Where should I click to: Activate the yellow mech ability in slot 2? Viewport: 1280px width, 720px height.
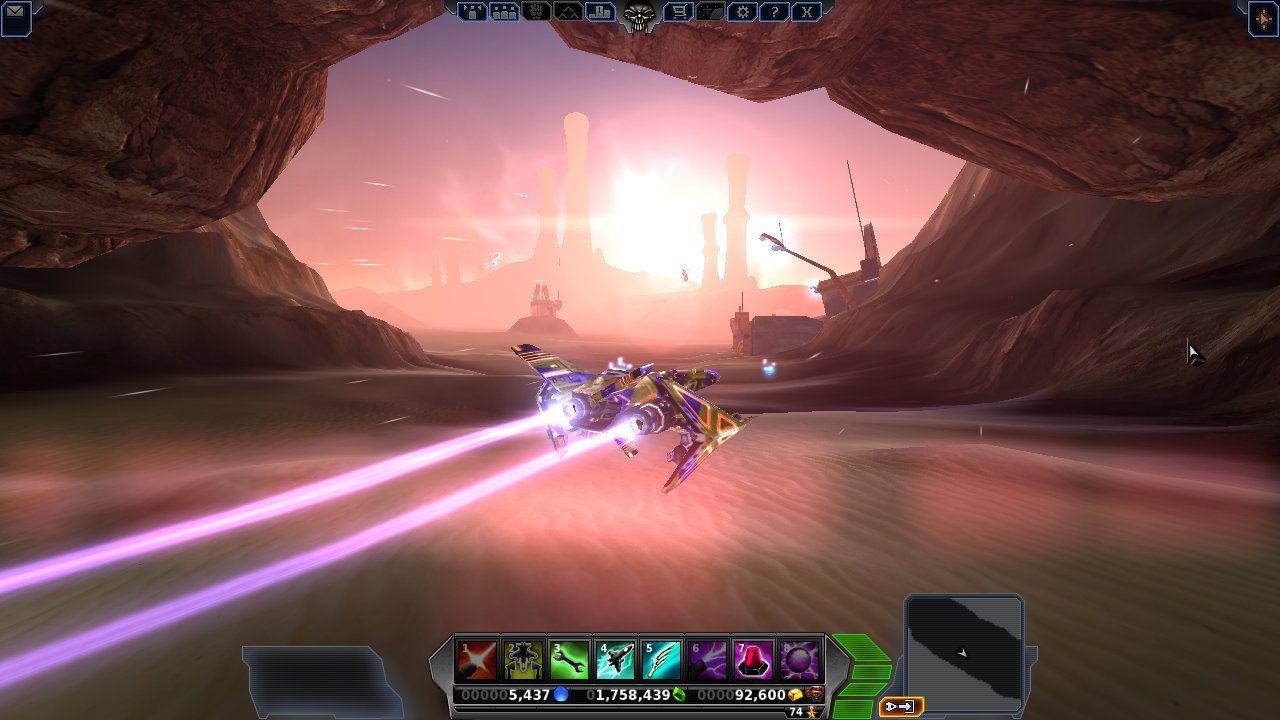pyautogui.click(x=523, y=660)
